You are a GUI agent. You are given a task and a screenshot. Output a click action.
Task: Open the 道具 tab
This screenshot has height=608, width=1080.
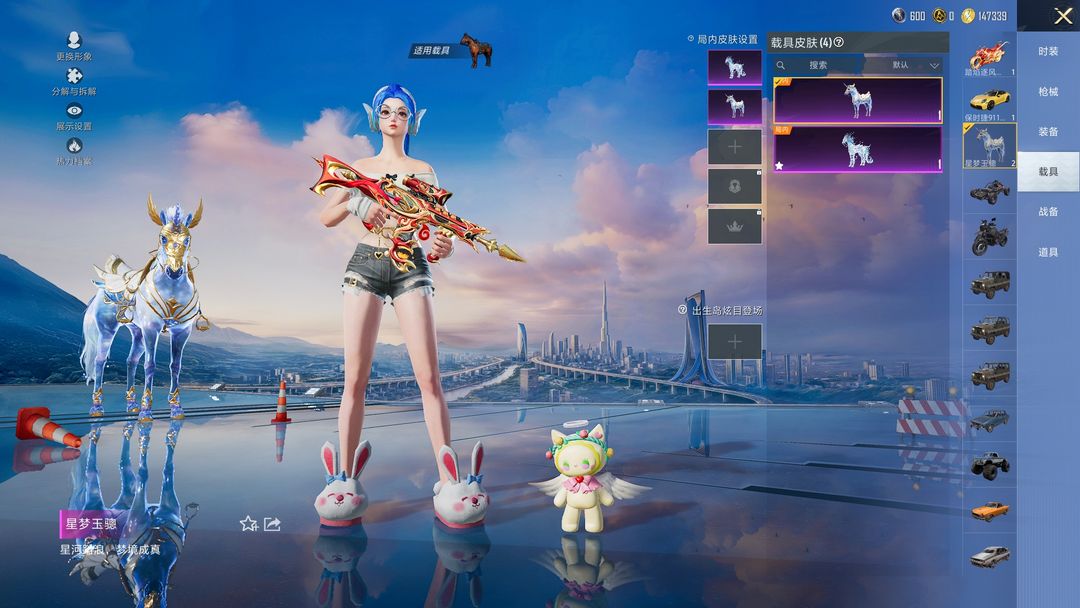coord(1048,252)
